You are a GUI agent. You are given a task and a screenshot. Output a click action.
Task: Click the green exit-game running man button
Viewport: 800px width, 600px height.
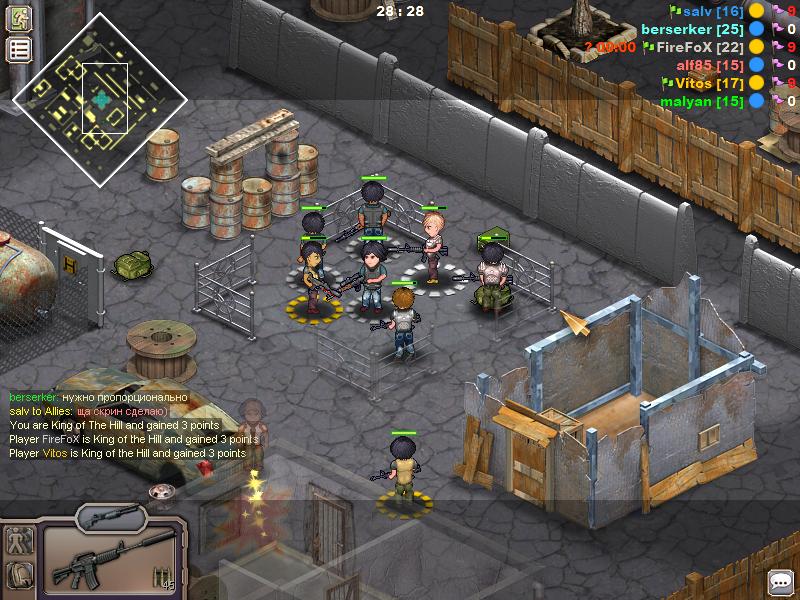coord(19,18)
